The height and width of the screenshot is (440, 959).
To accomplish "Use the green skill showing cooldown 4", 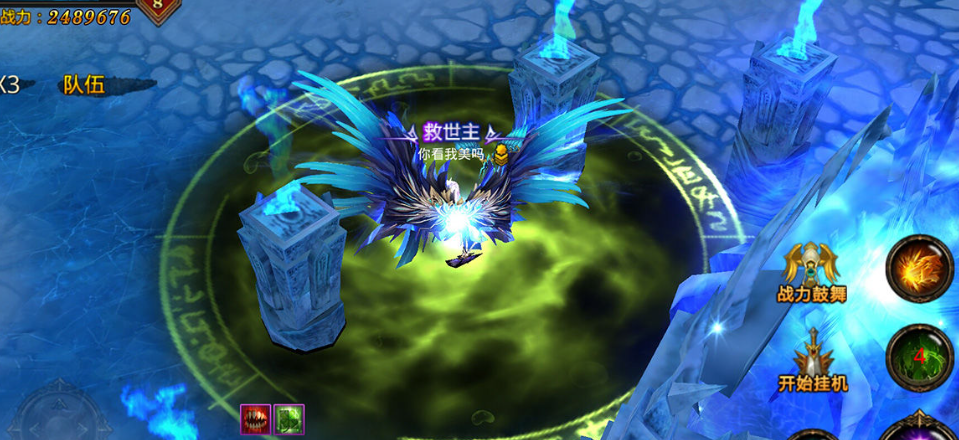I will tap(920, 357).
